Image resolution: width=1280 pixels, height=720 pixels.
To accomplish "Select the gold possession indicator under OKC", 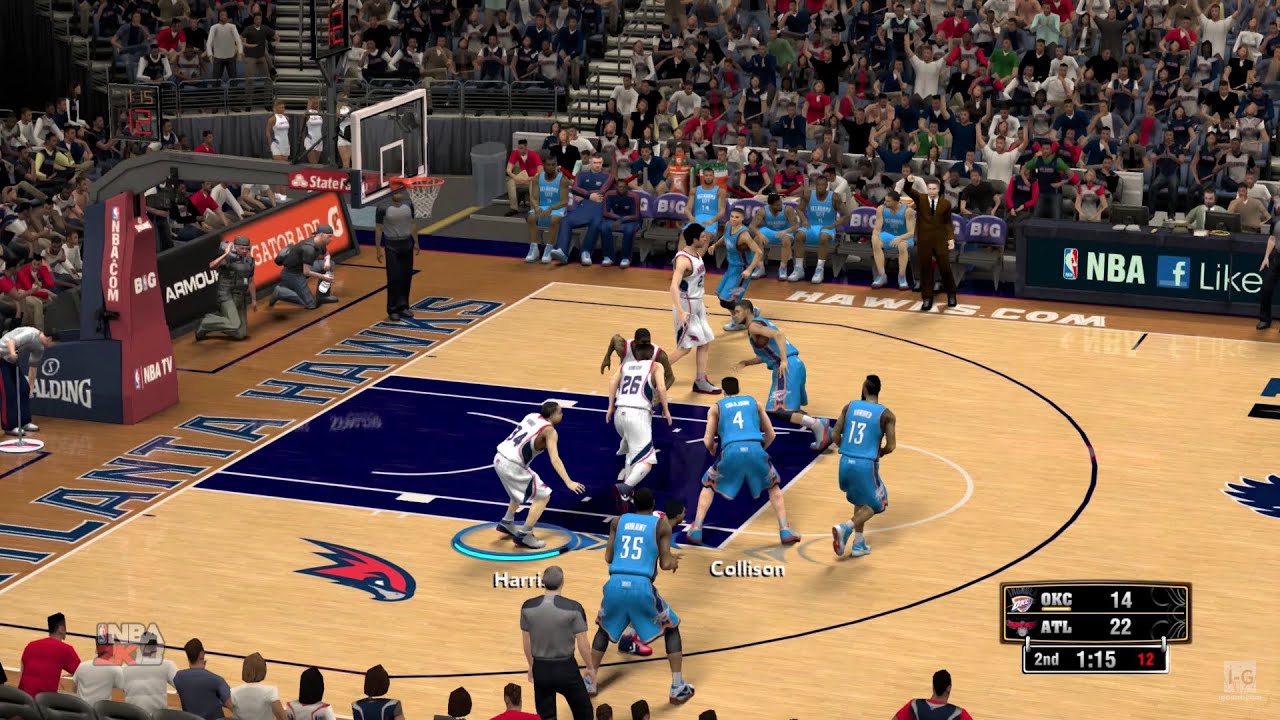I will point(1056,608).
